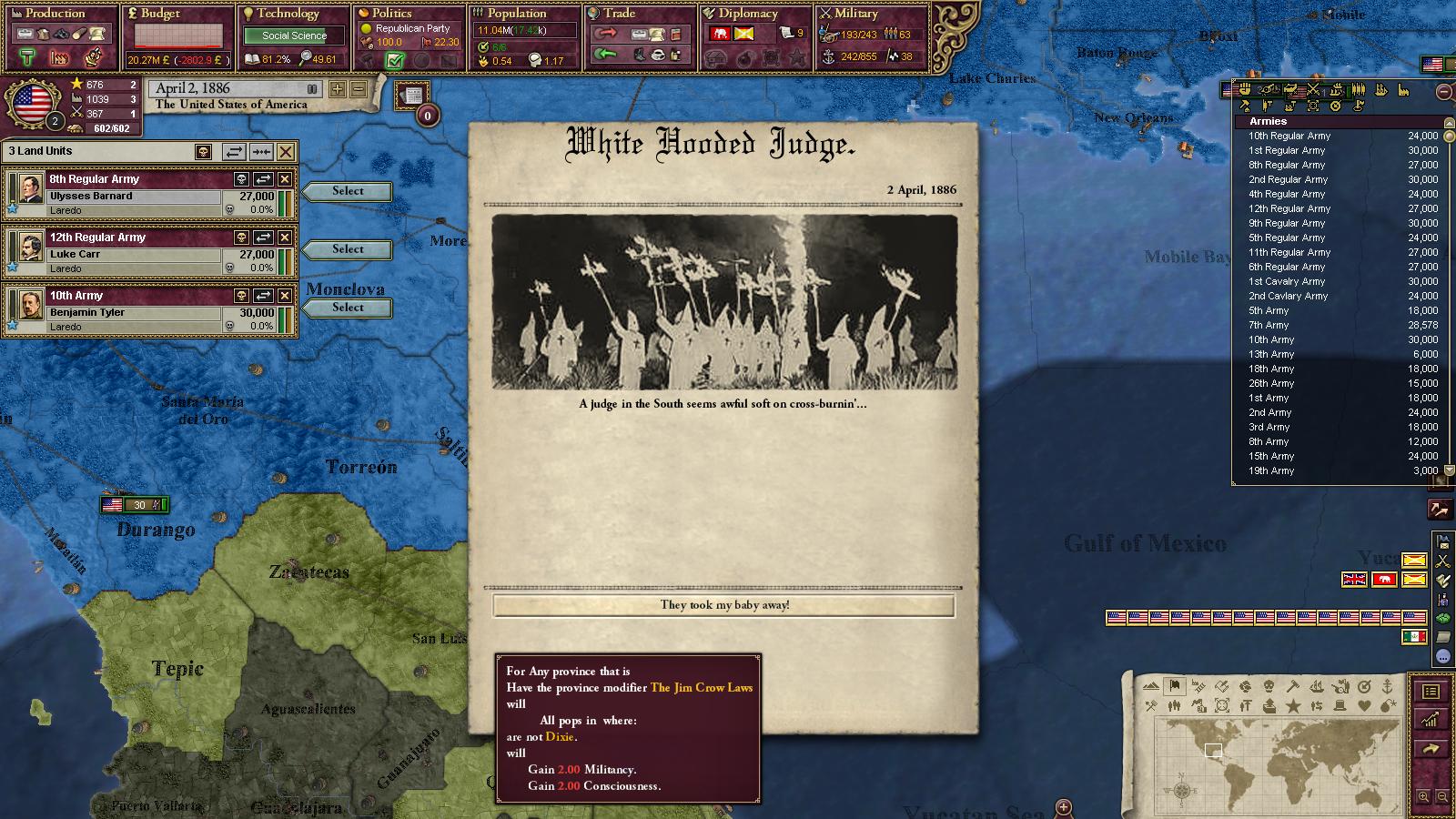Zoom in the minimap with the magnifier
Screen dimensions: 1456x819
coord(1423,796)
